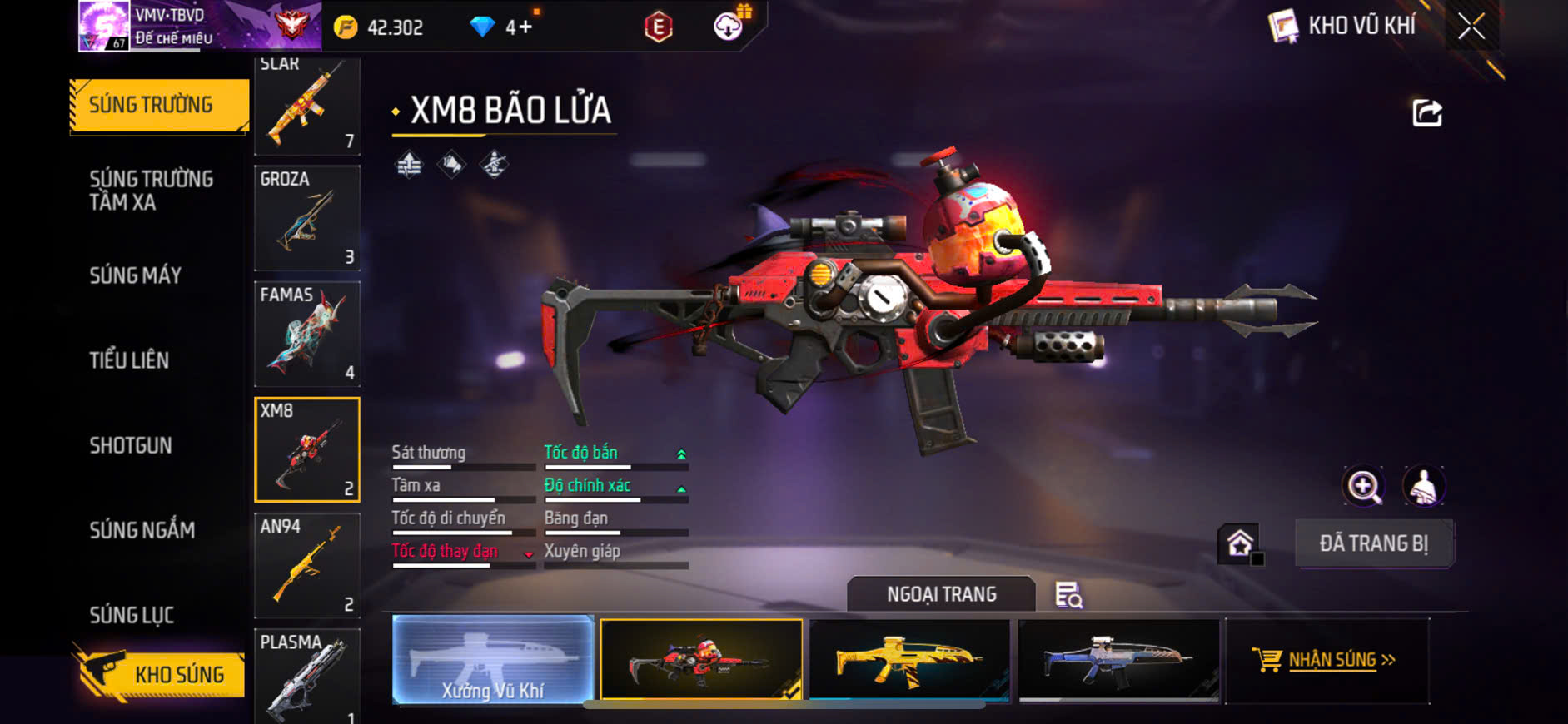Choose the Tiểu Liên category
Viewport: 1568px width, 724px height.
[129, 360]
